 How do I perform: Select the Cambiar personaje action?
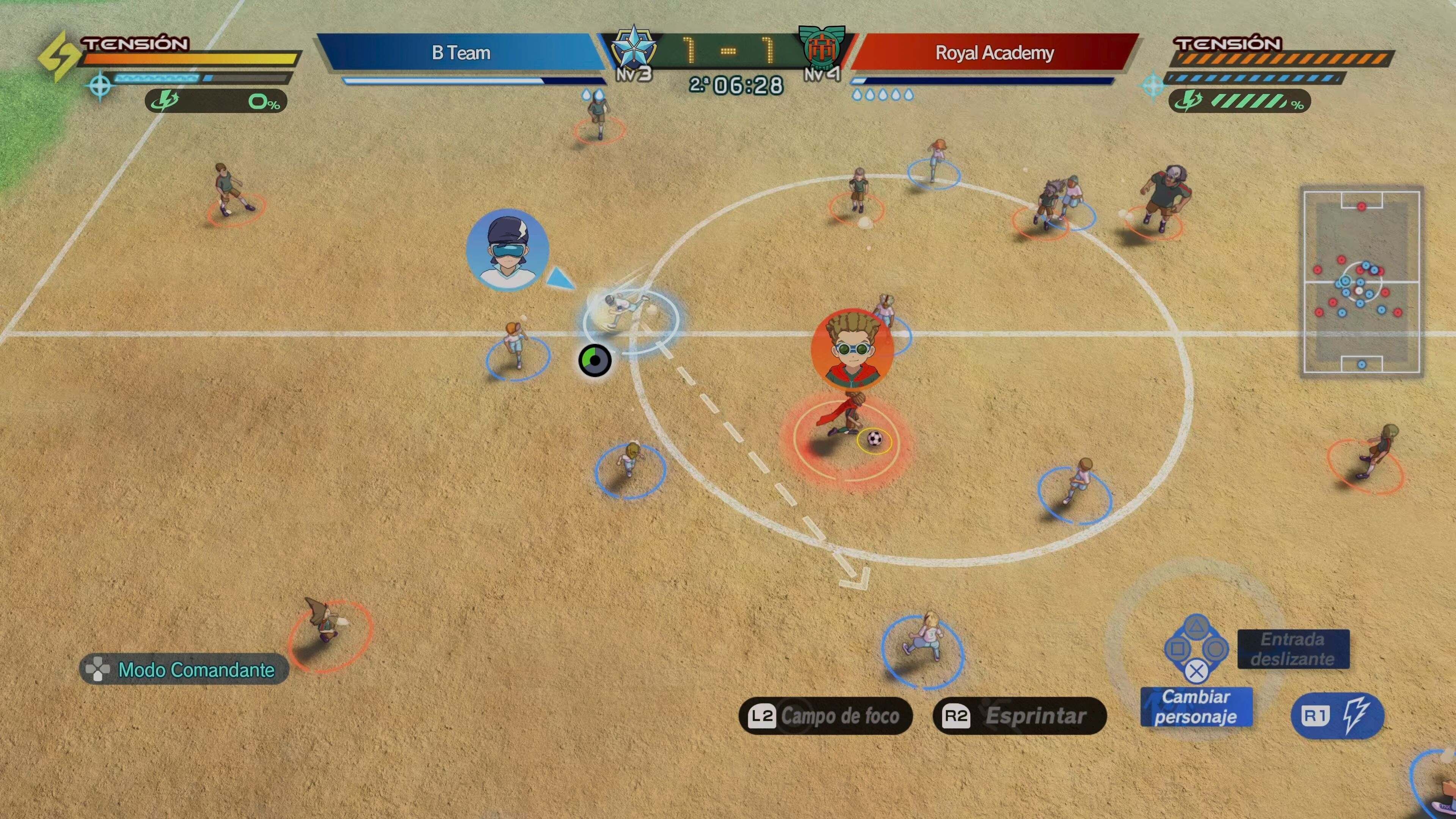coord(1196,706)
